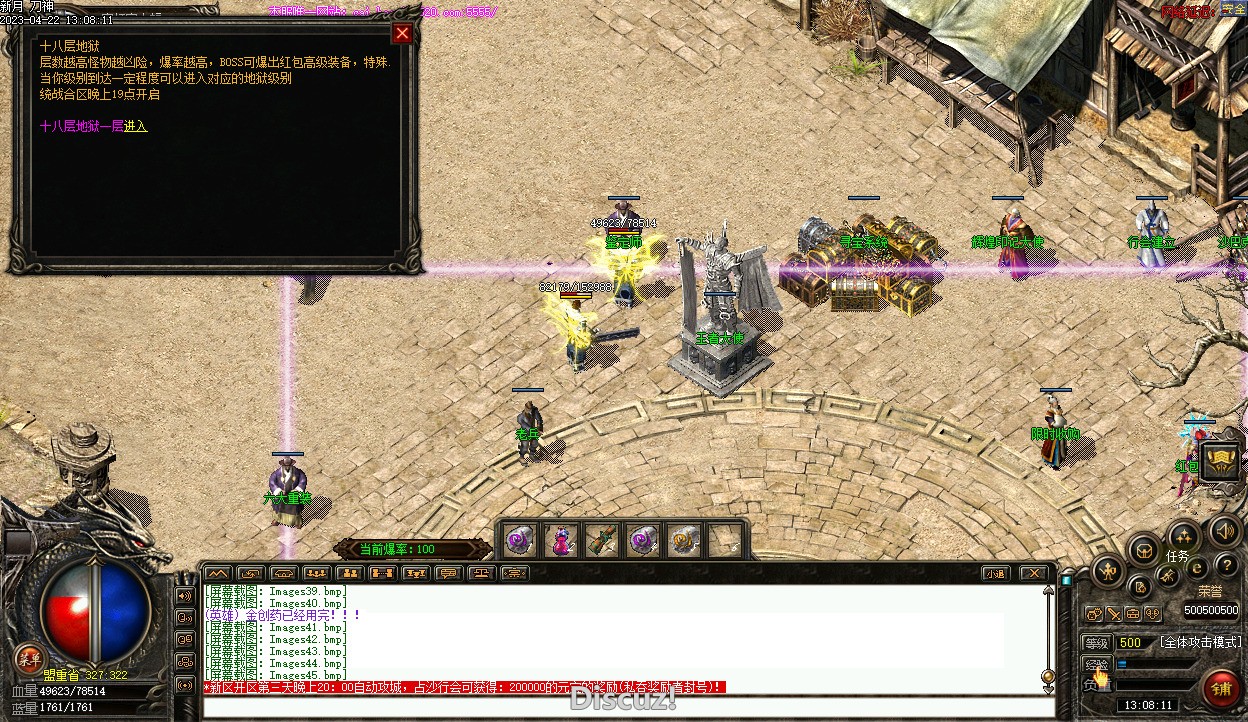Open the red 铺 shop button
The height and width of the screenshot is (722, 1248).
tap(1221, 689)
